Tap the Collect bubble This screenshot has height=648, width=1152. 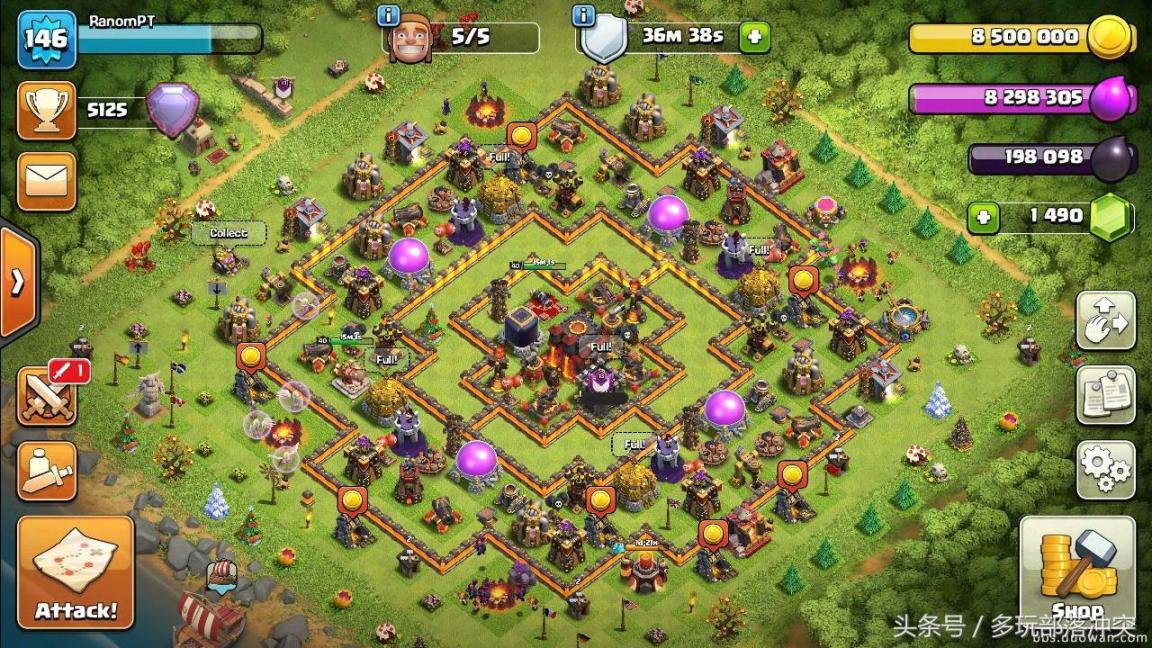point(229,233)
